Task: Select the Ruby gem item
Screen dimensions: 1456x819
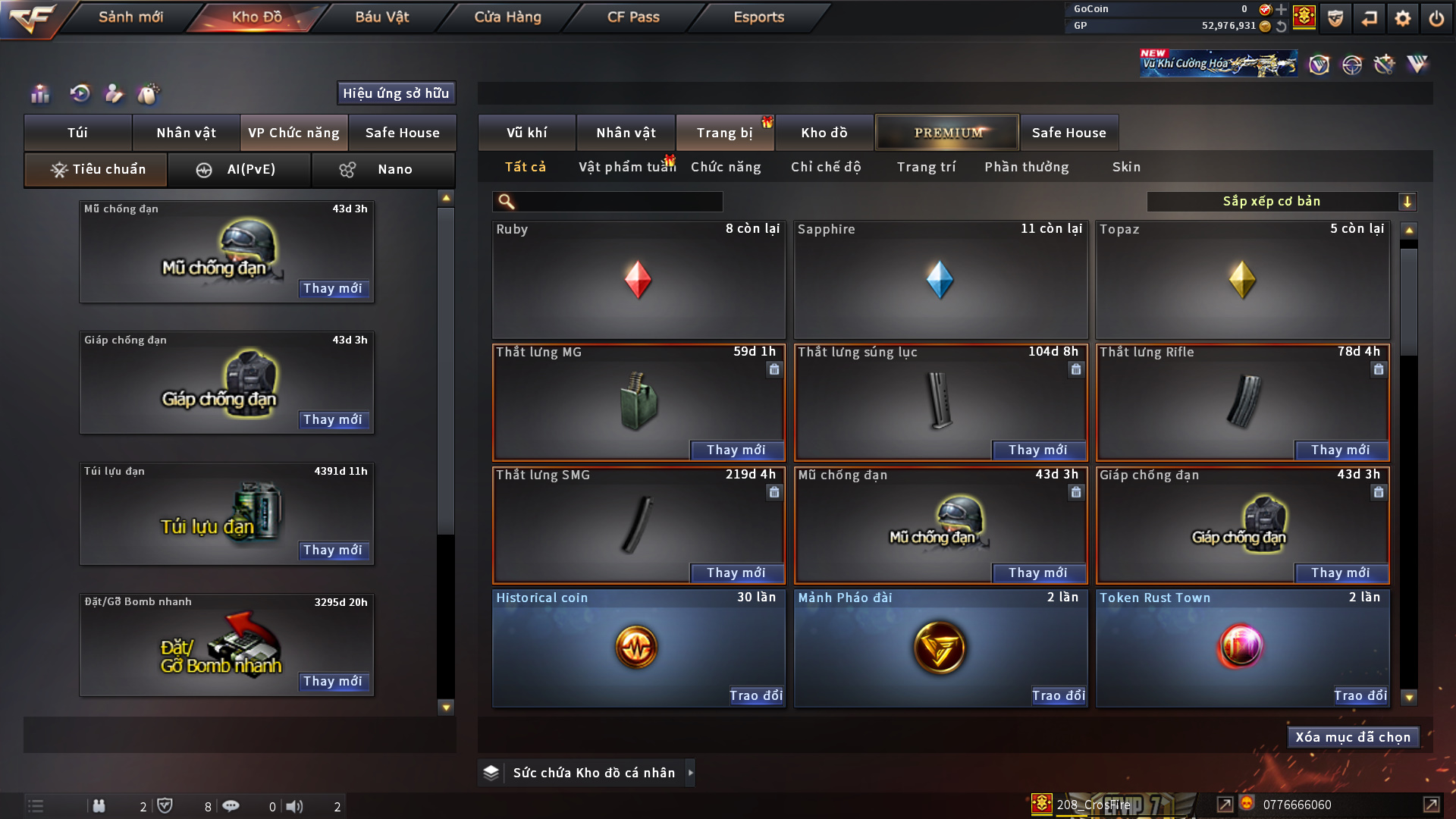Action: click(638, 279)
